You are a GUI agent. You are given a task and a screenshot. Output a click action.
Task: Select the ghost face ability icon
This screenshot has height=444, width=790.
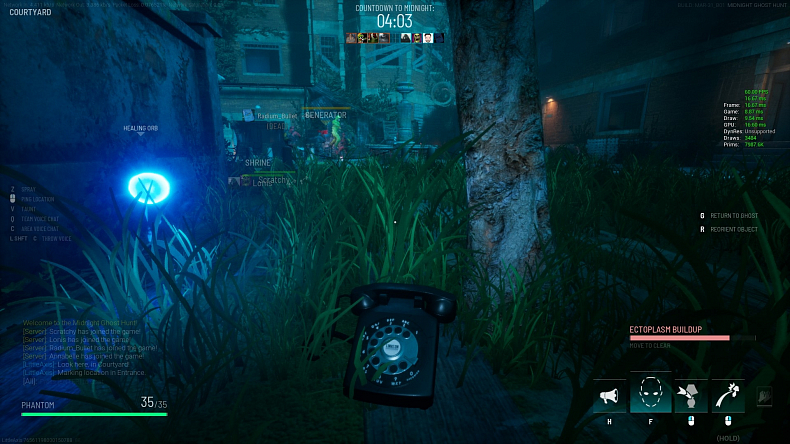click(x=650, y=394)
